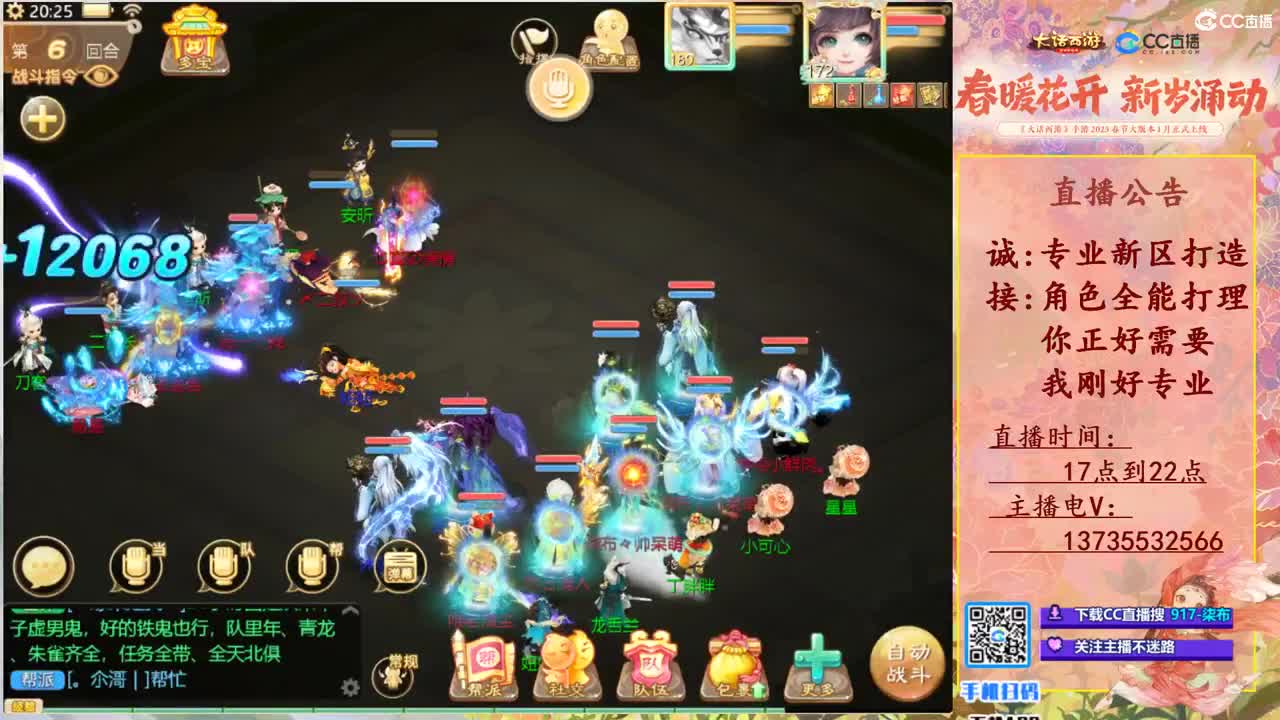Collapse the chat panel with chevron
Screen dimensions: 1280x720
pyautogui.click(x=351, y=610)
